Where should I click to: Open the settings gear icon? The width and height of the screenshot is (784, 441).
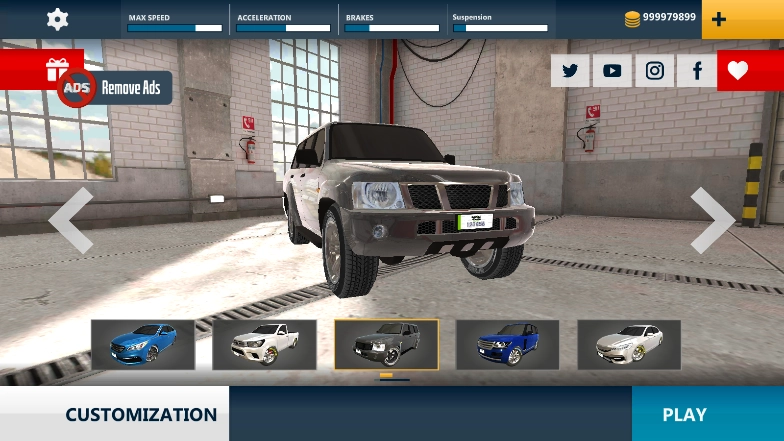pos(58,19)
